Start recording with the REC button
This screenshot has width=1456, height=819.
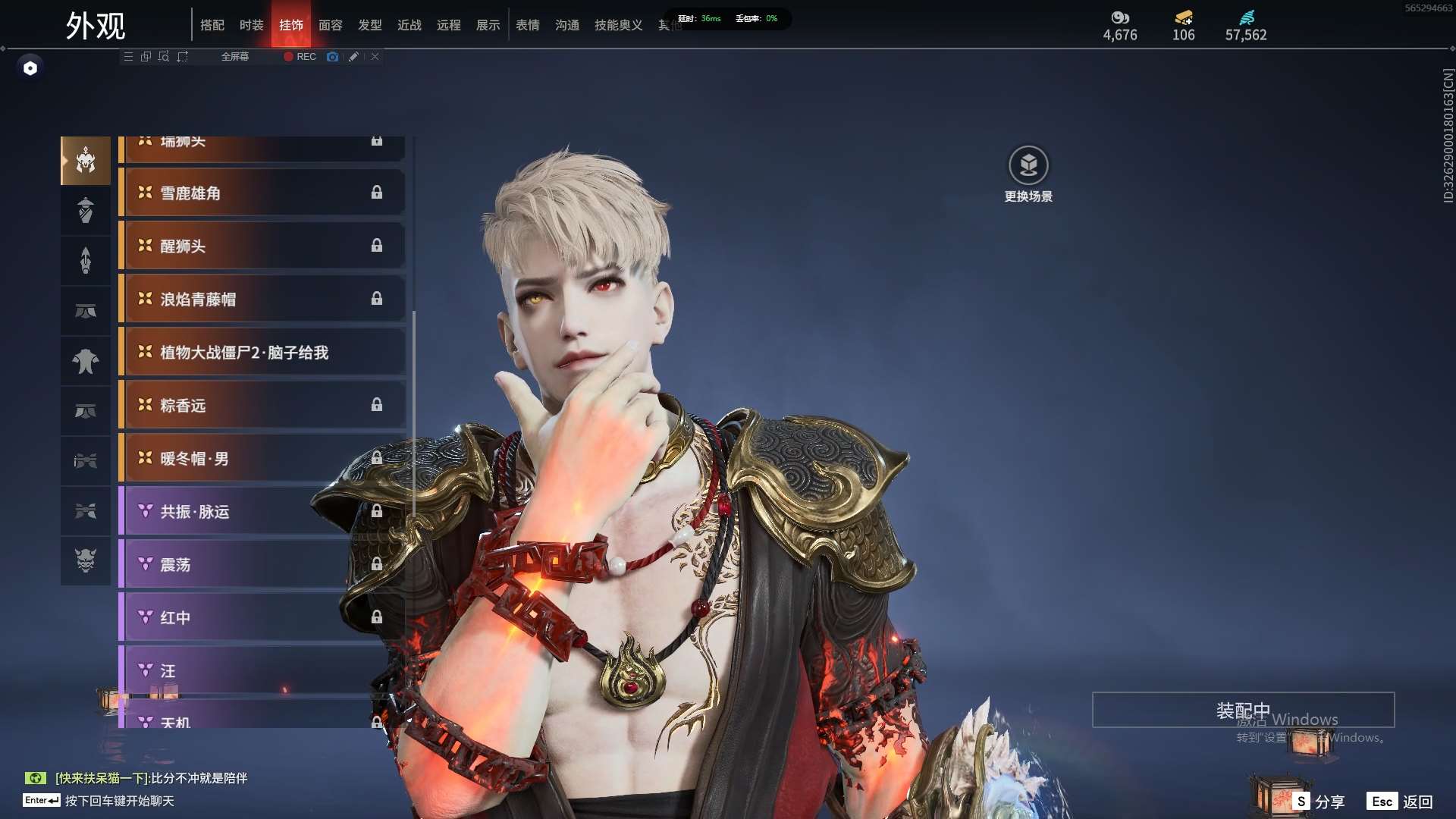[300, 57]
